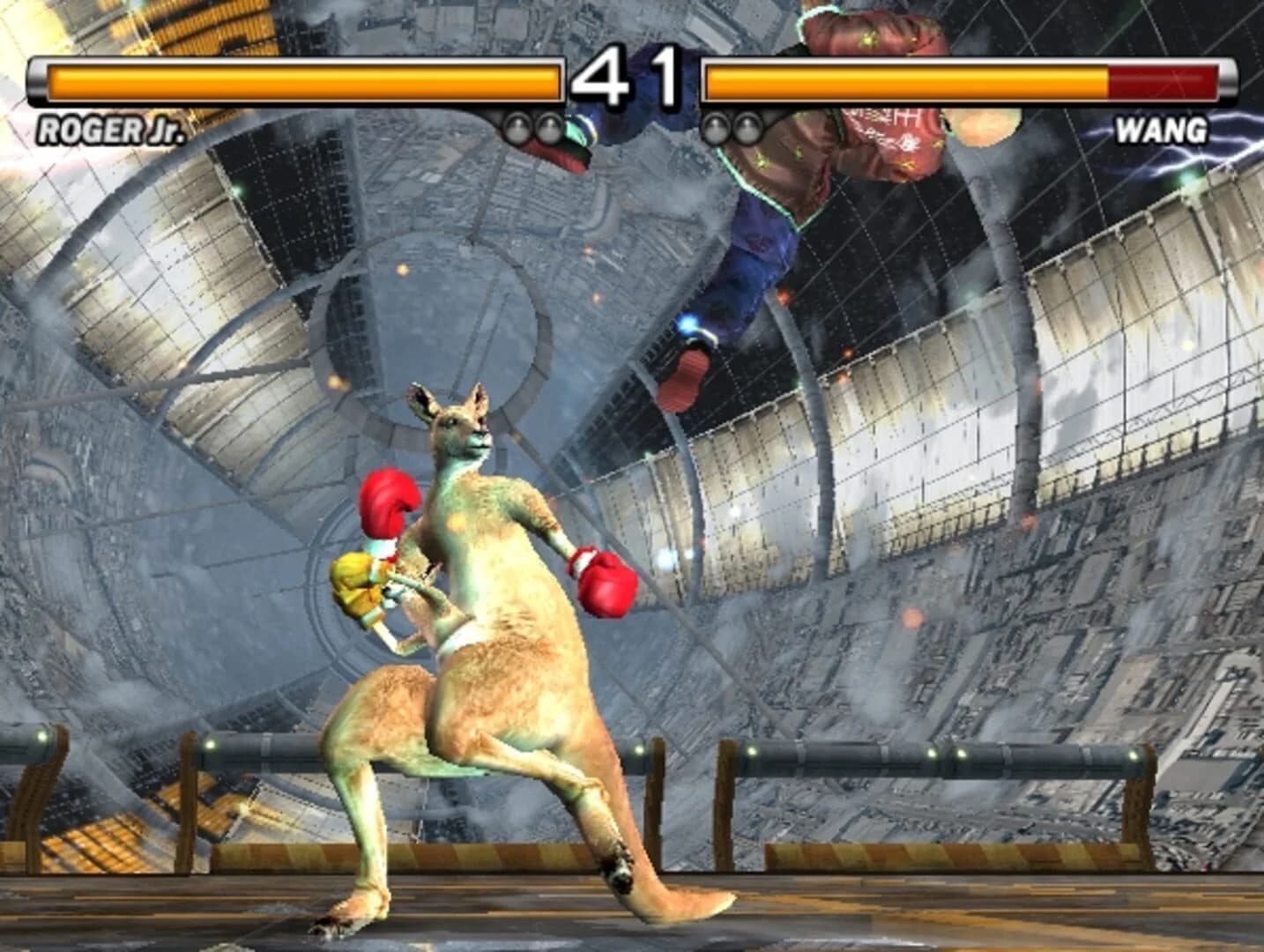Select the first round-win orb below Wang's health bar
1264x952 pixels.
point(717,128)
